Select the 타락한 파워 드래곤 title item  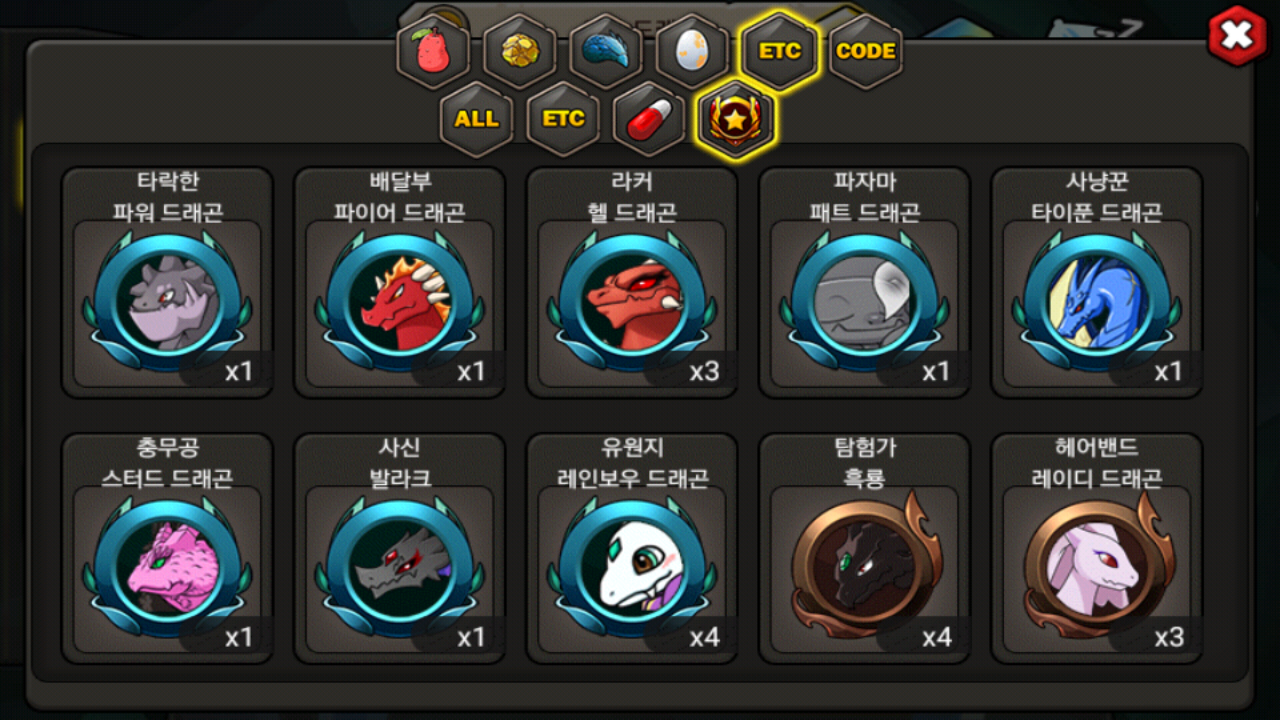(167, 300)
